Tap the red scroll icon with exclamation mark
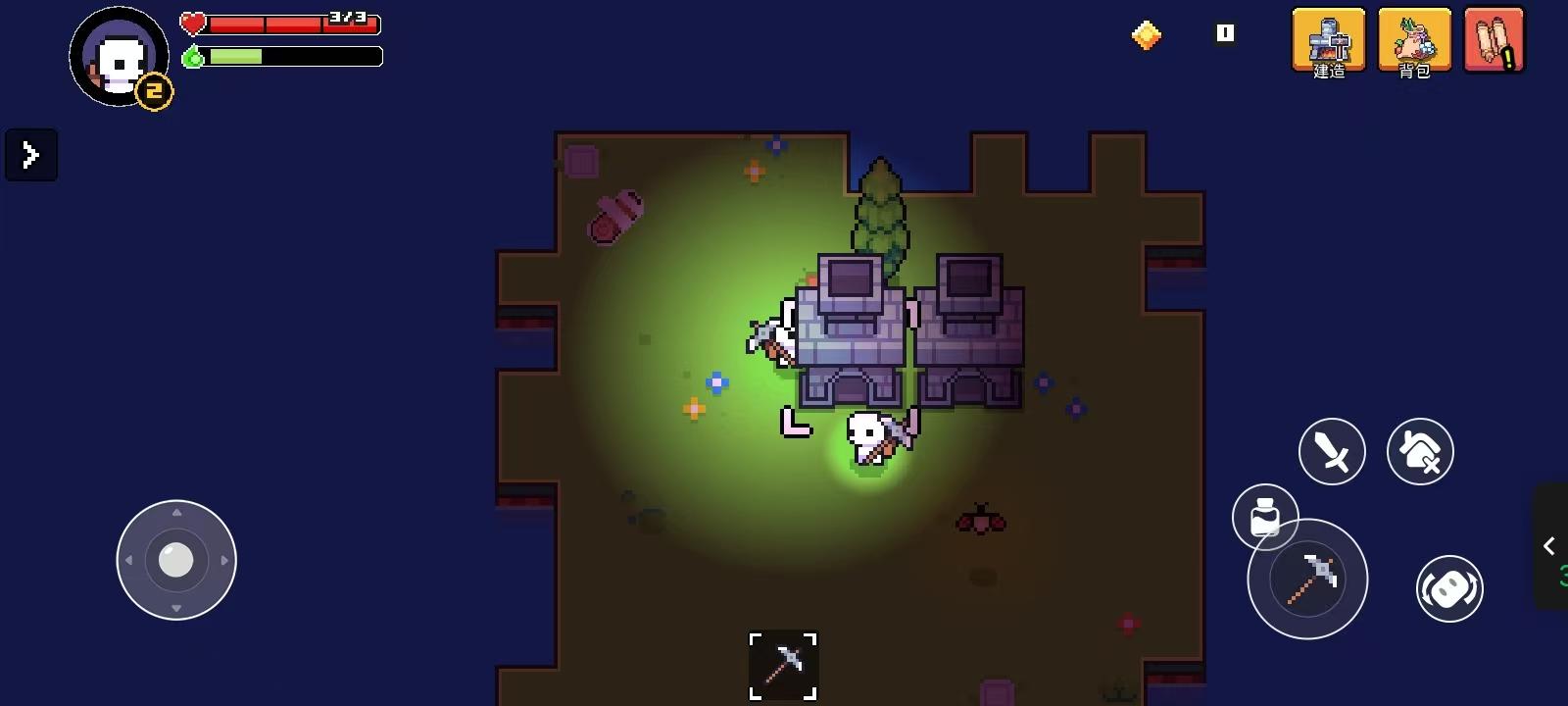1568x706 pixels. coord(1494,41)
